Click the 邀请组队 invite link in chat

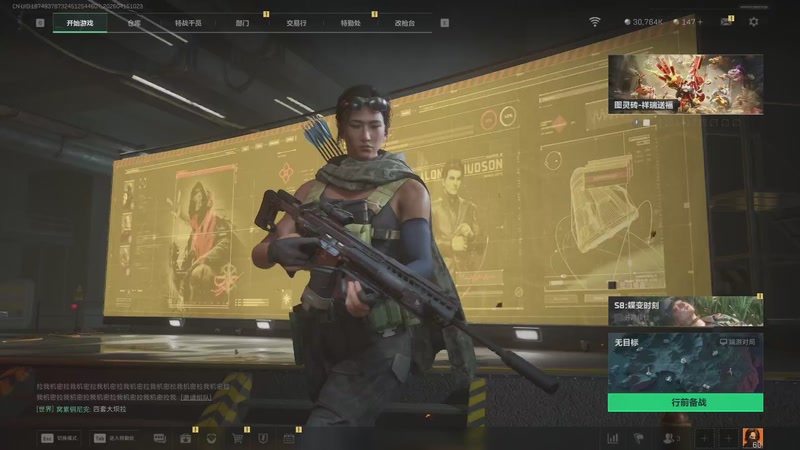point(195,397)
